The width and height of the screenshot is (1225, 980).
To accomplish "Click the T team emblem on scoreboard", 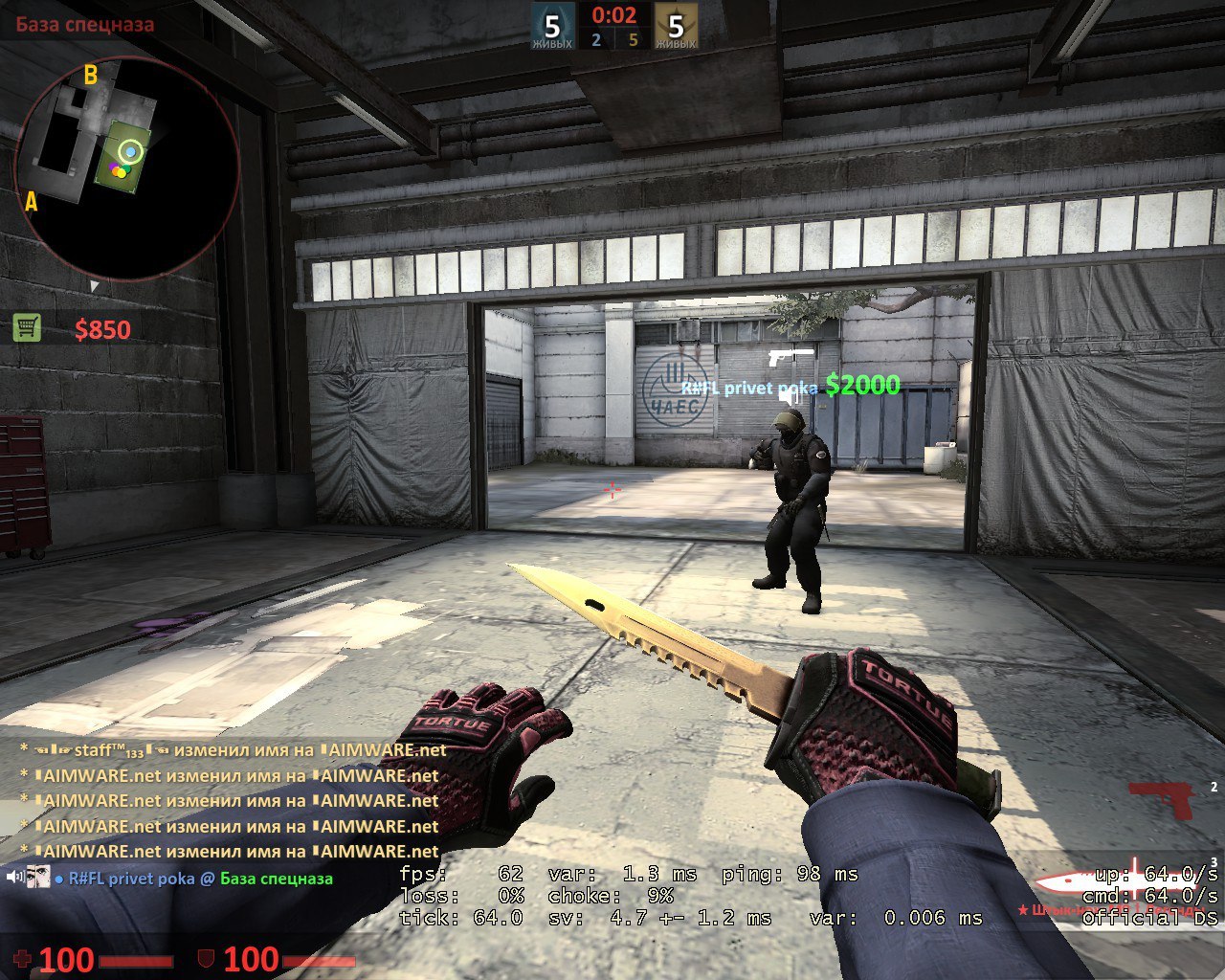I will 677,24.
